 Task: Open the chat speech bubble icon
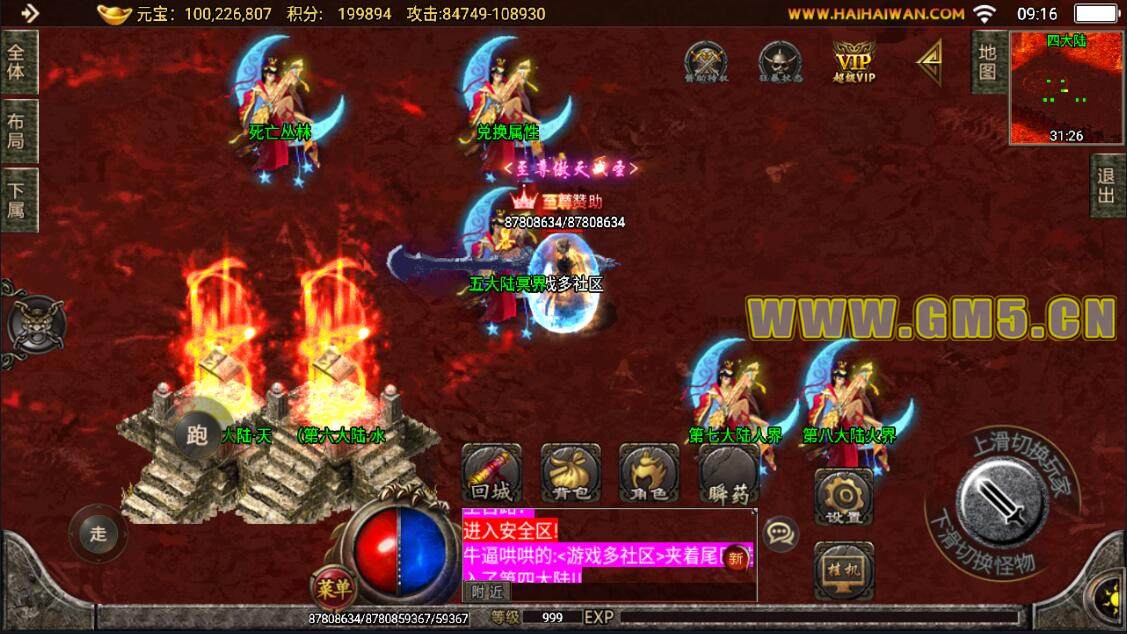pyautogui.click(x=780, y=533)
